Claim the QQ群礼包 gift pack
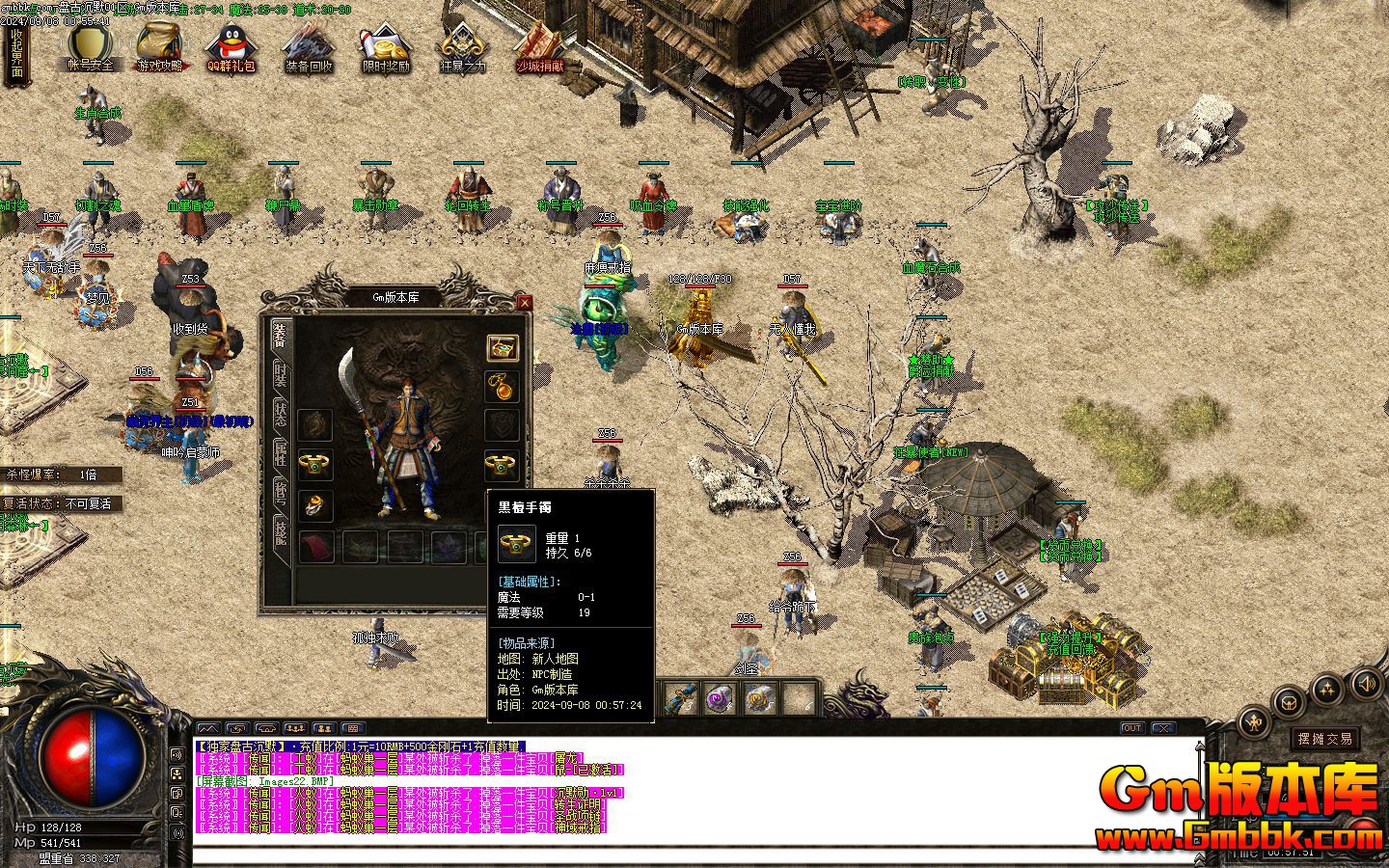This screenshot has height=868, width=1389. tap(231, 46)
